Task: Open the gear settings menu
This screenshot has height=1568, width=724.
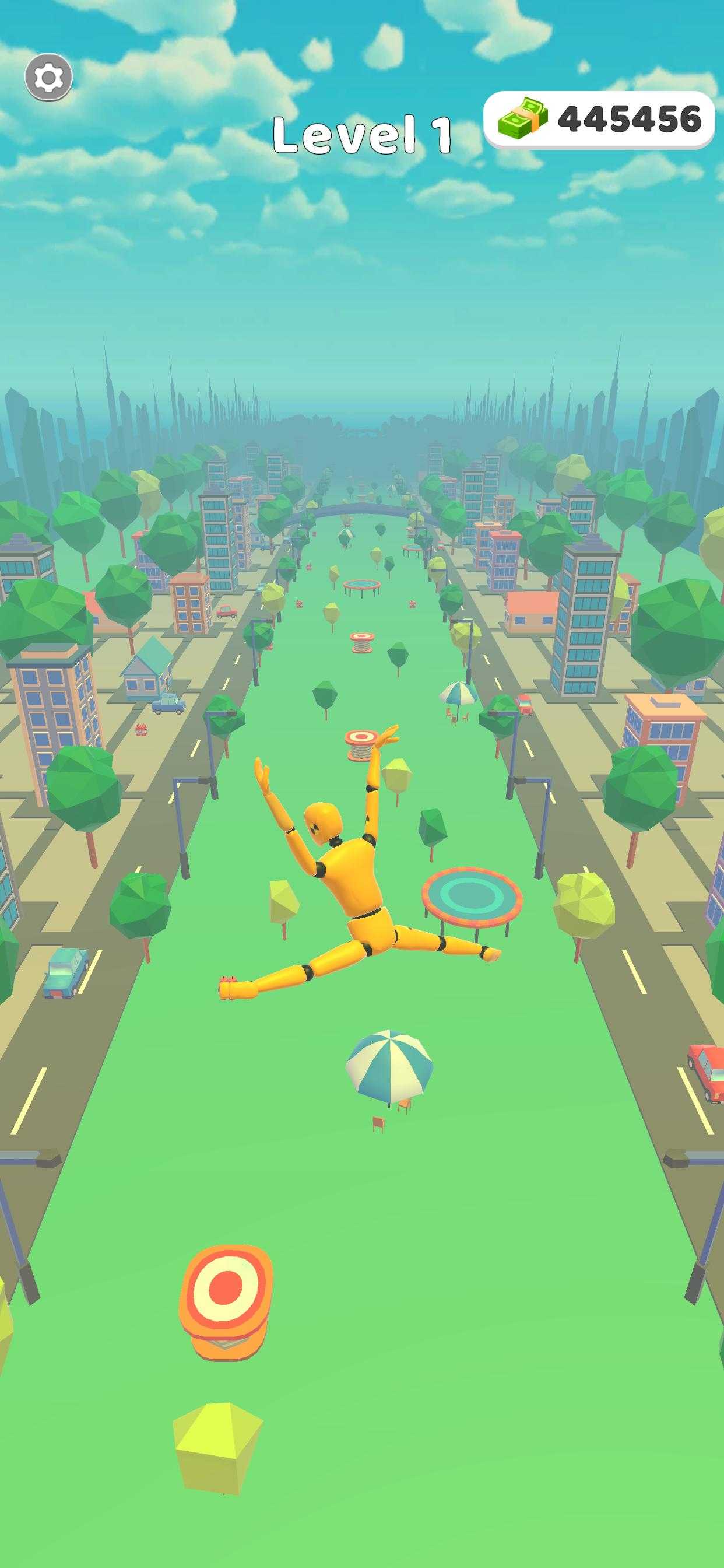Action: [x=48, y=78]
